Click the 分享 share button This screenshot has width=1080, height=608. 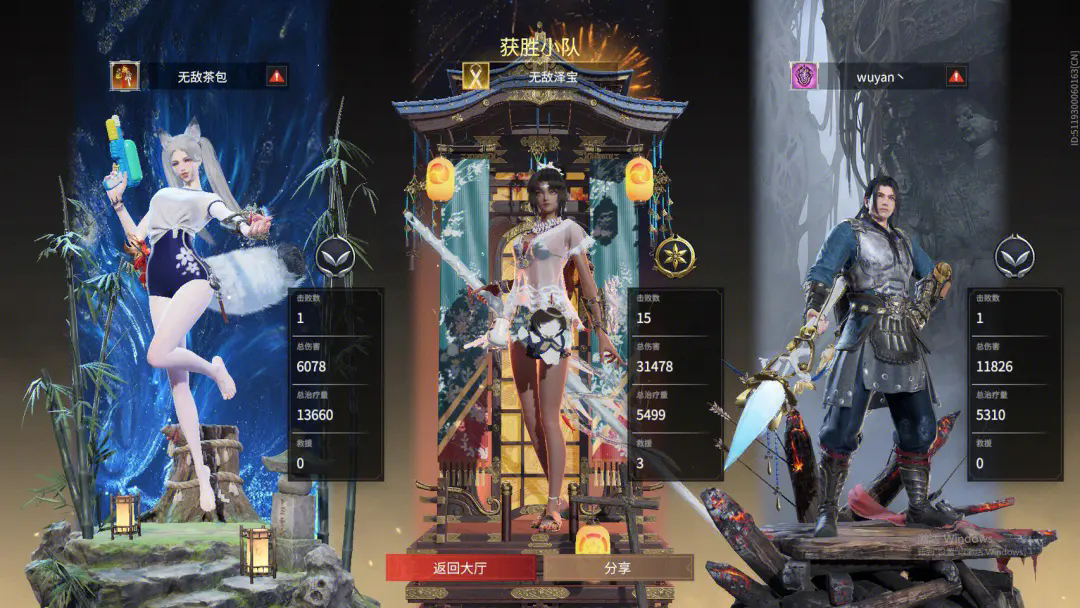click(x=618, y=568)
